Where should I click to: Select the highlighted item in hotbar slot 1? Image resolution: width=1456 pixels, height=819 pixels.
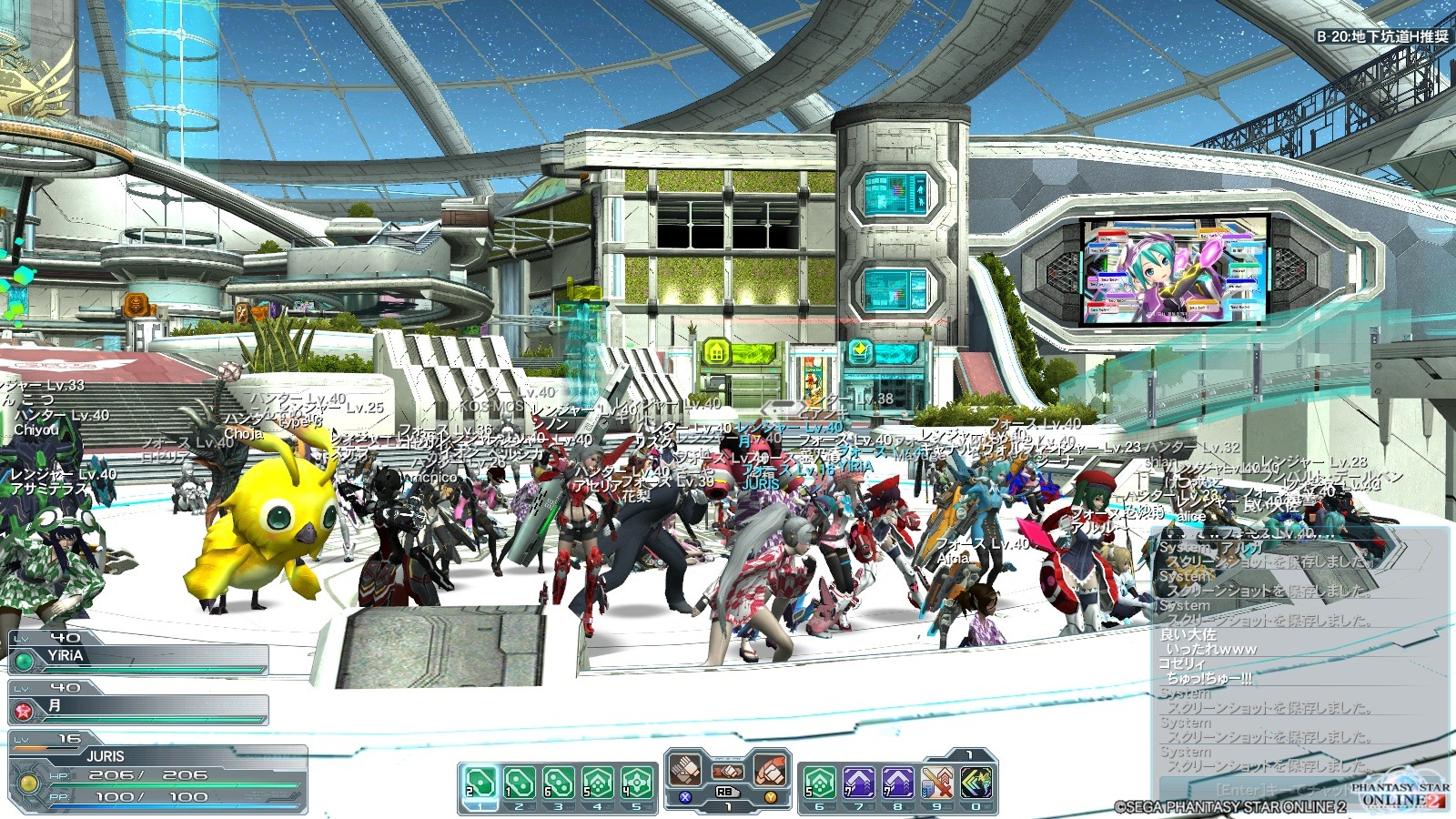coord(480,783)
